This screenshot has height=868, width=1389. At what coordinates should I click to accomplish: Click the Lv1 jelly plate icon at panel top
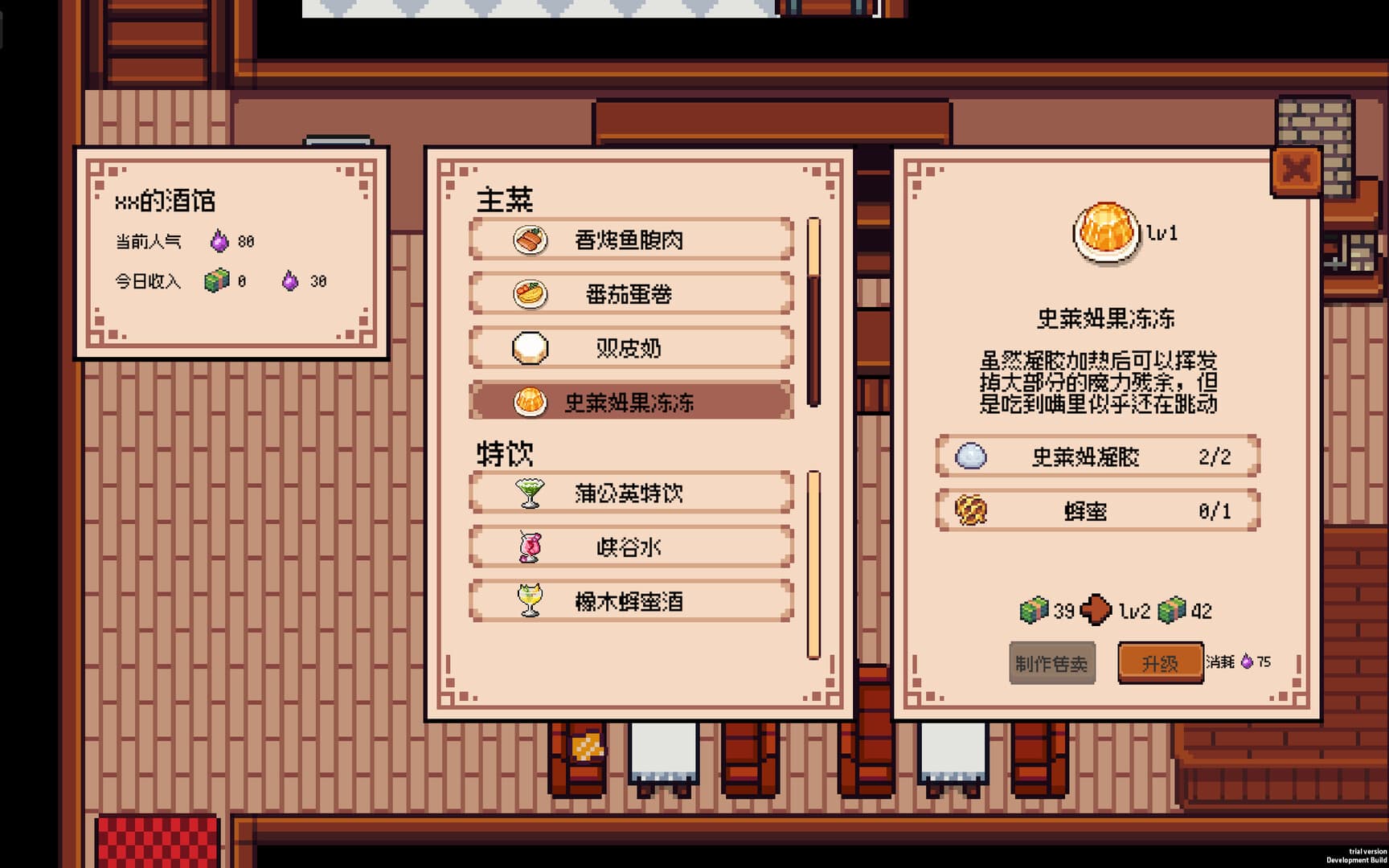(x=1105, y=232)
